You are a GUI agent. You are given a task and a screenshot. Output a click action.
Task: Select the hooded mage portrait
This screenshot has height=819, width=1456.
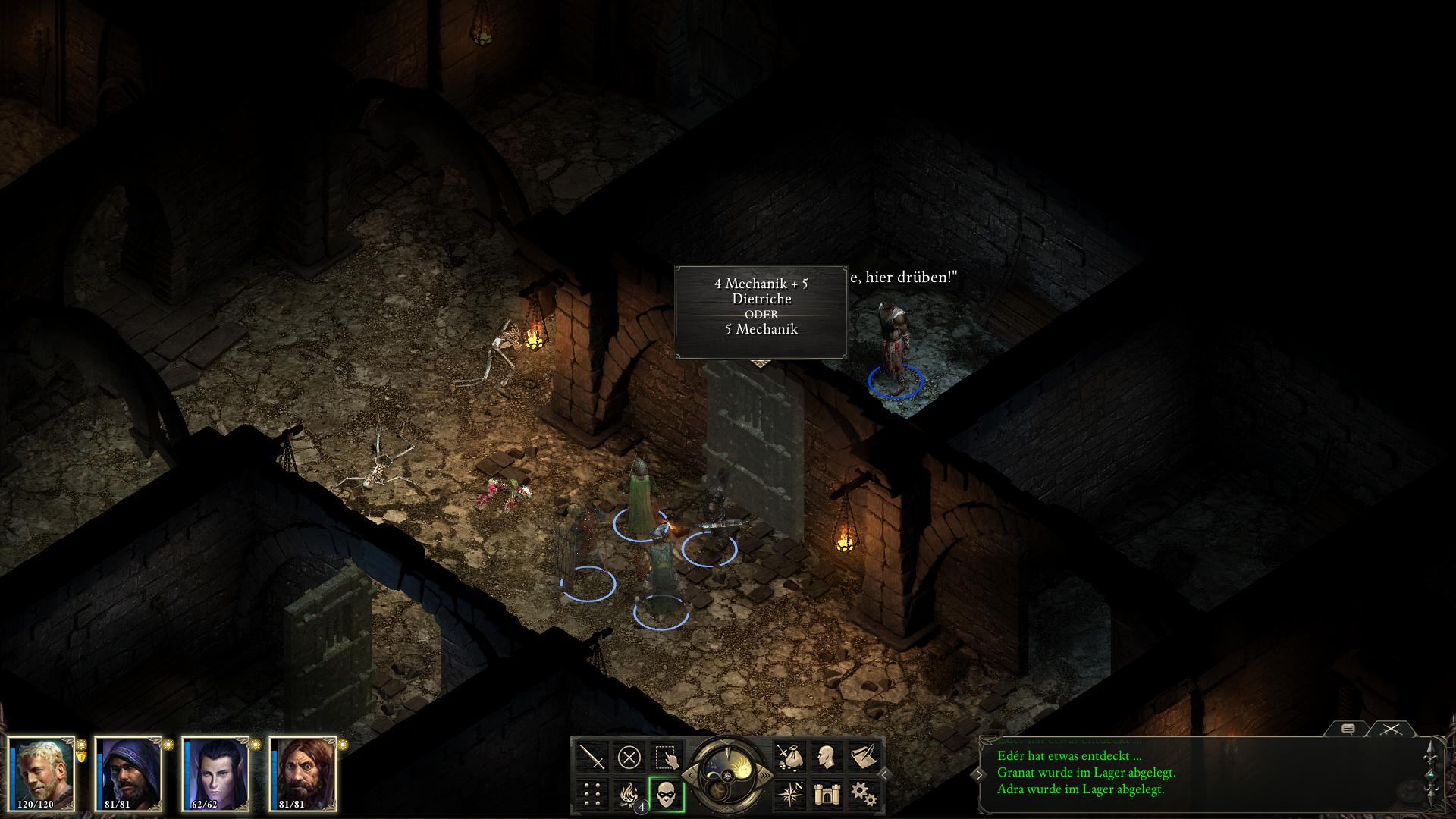[x=128, y=773]
